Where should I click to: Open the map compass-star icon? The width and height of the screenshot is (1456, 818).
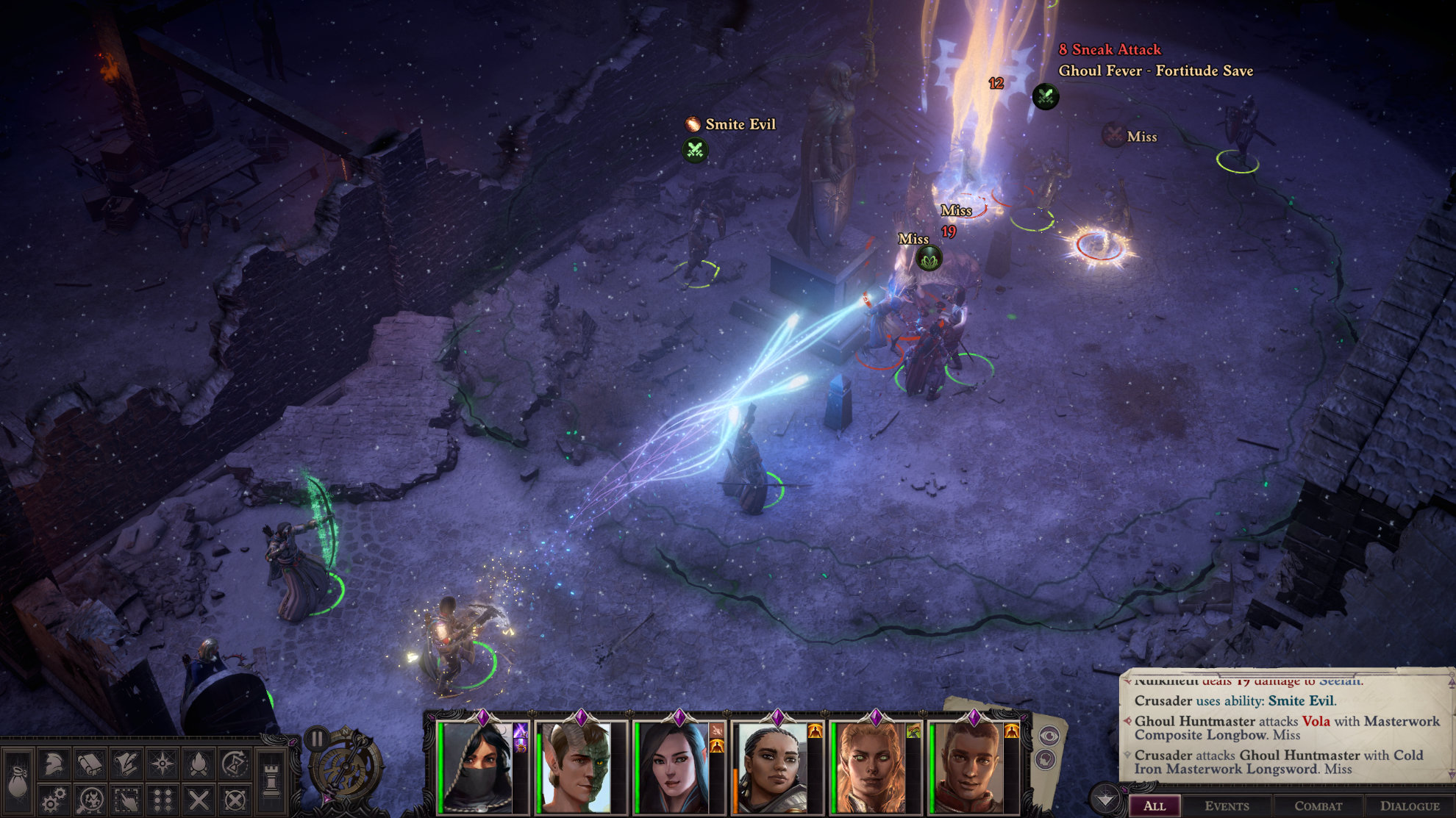(162, 764)
